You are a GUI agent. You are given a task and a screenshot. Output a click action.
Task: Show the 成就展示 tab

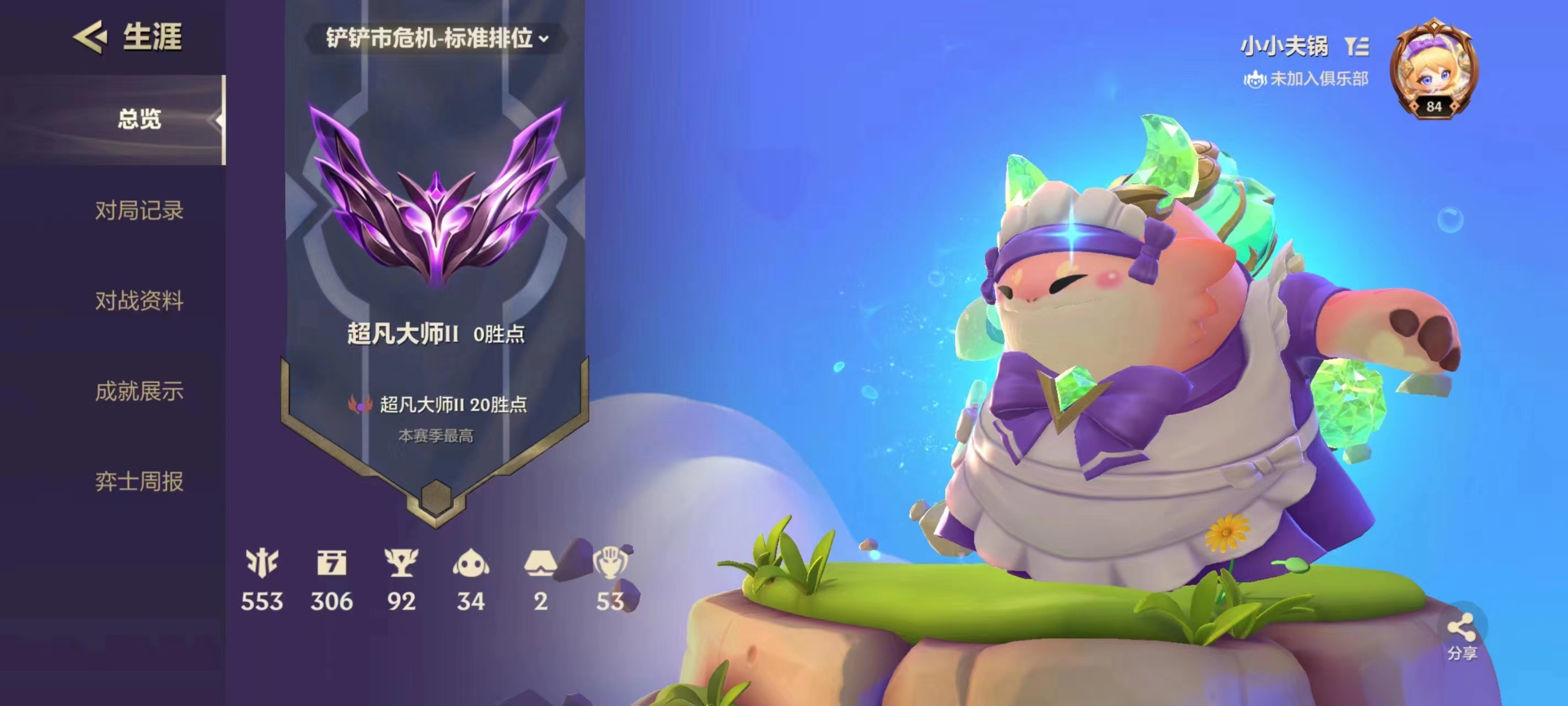coord(139,391)
